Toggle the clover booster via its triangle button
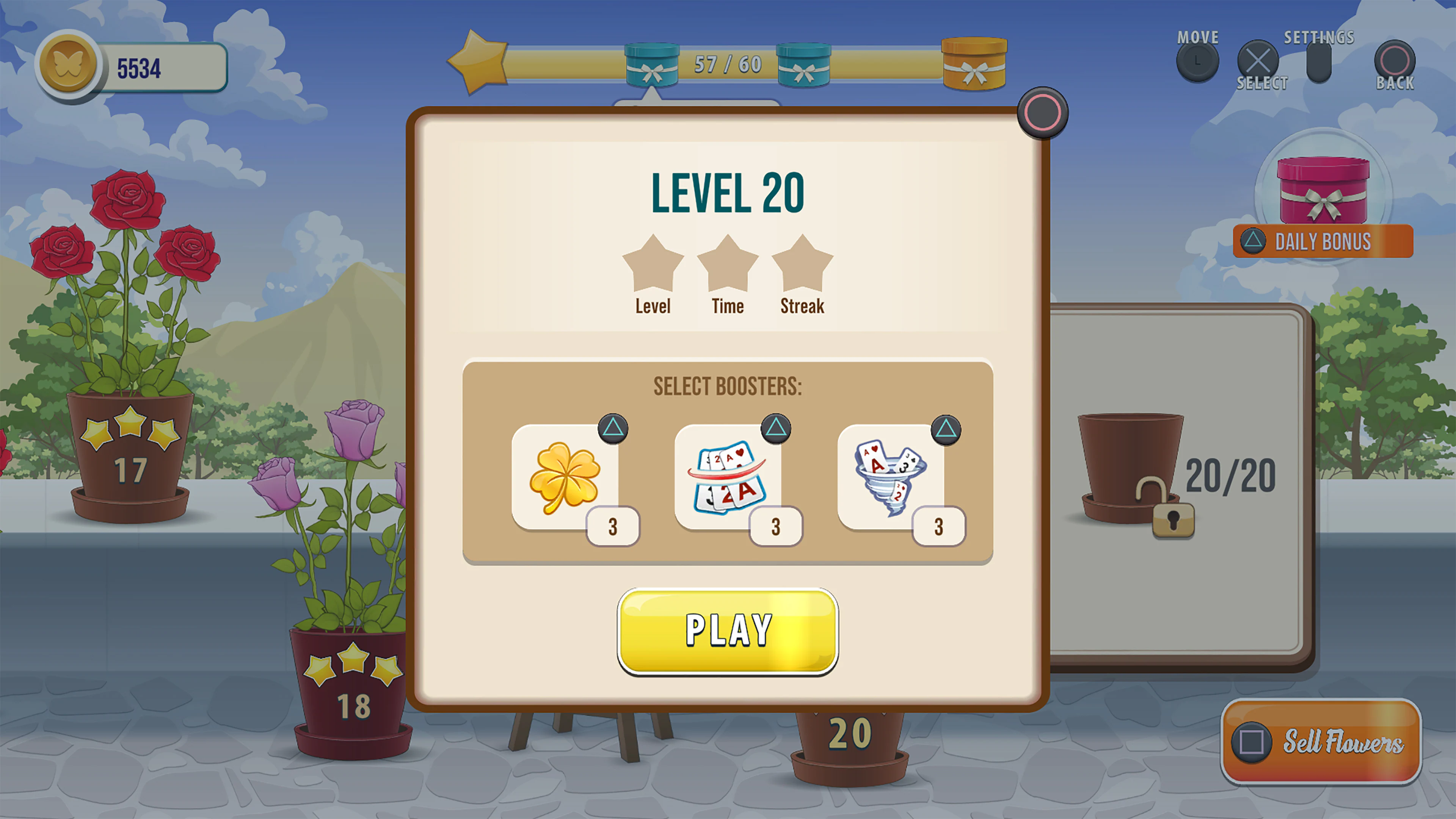 (613, 430)
